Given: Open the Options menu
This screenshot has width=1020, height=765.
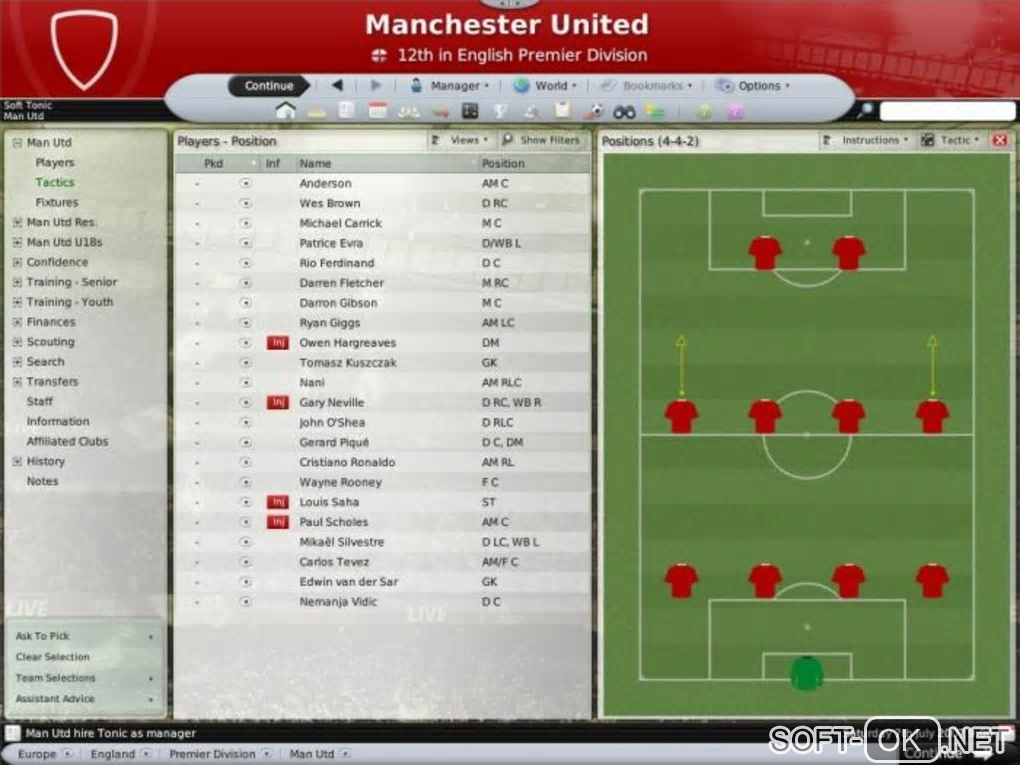Looking at the screenshot, I should click(x=754, y=86).
